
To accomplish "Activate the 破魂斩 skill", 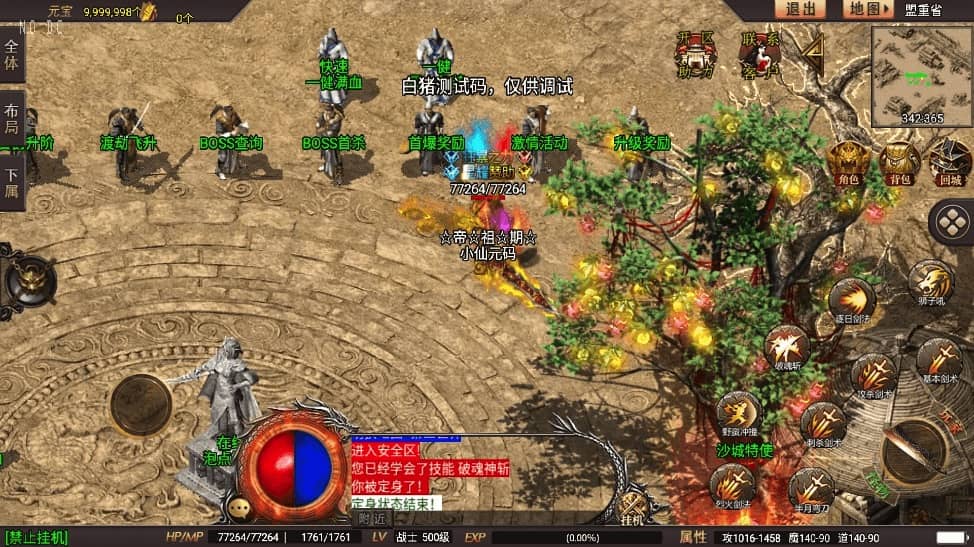I will point(787,346).
